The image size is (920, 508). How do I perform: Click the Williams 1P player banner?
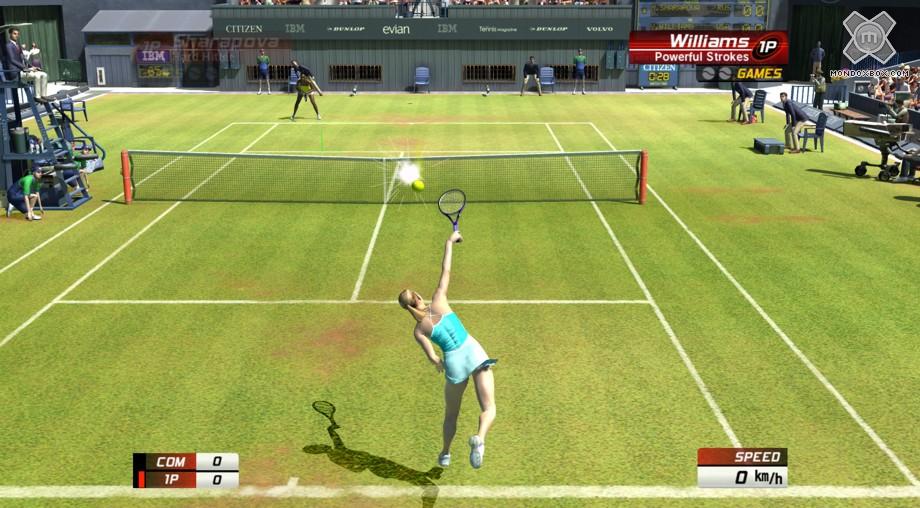tap(708, 47)
